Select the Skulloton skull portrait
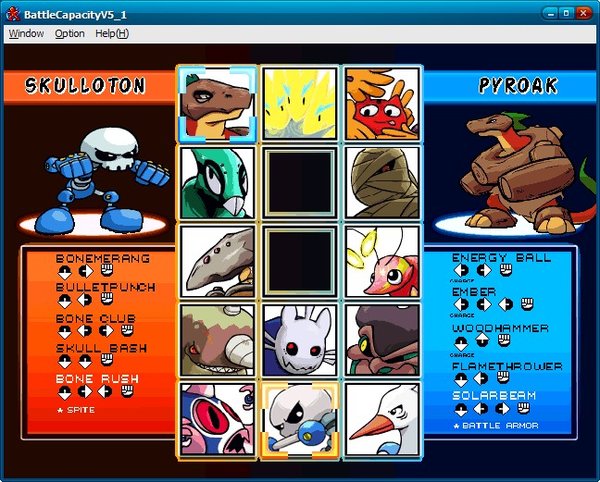Viewport: 600px width, 482px height. (x=301, y=418)
